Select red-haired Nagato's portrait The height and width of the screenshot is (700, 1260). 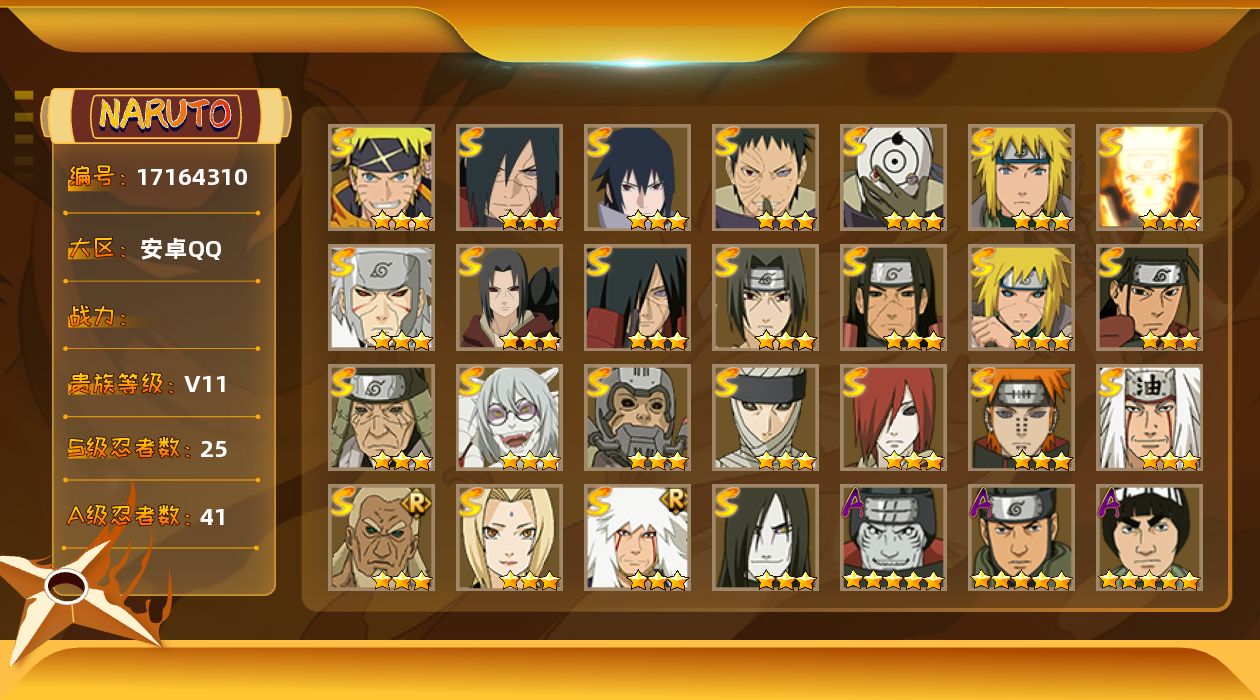pos(893,417)
